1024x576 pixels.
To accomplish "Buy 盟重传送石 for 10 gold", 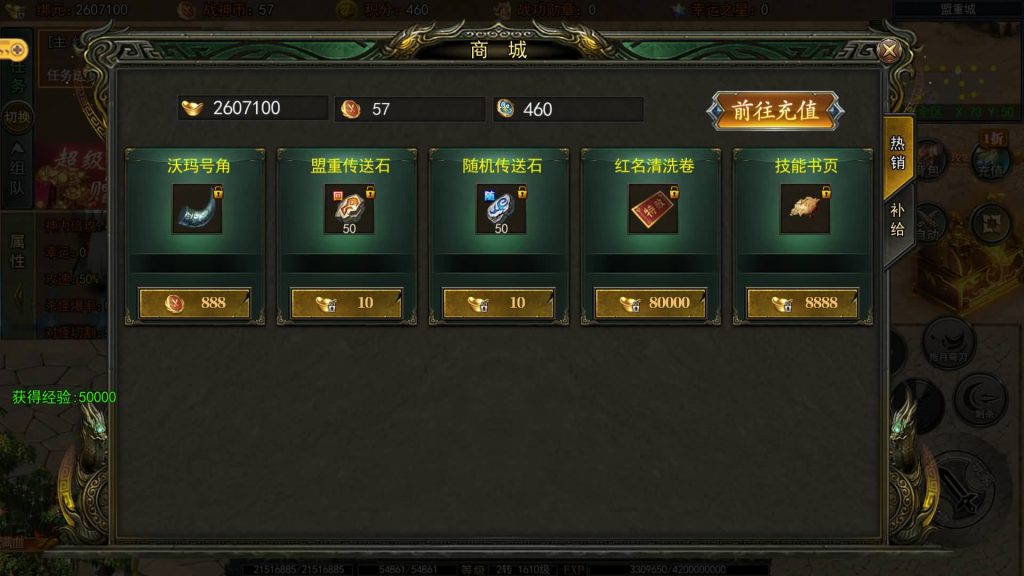I will coord(347,303).
